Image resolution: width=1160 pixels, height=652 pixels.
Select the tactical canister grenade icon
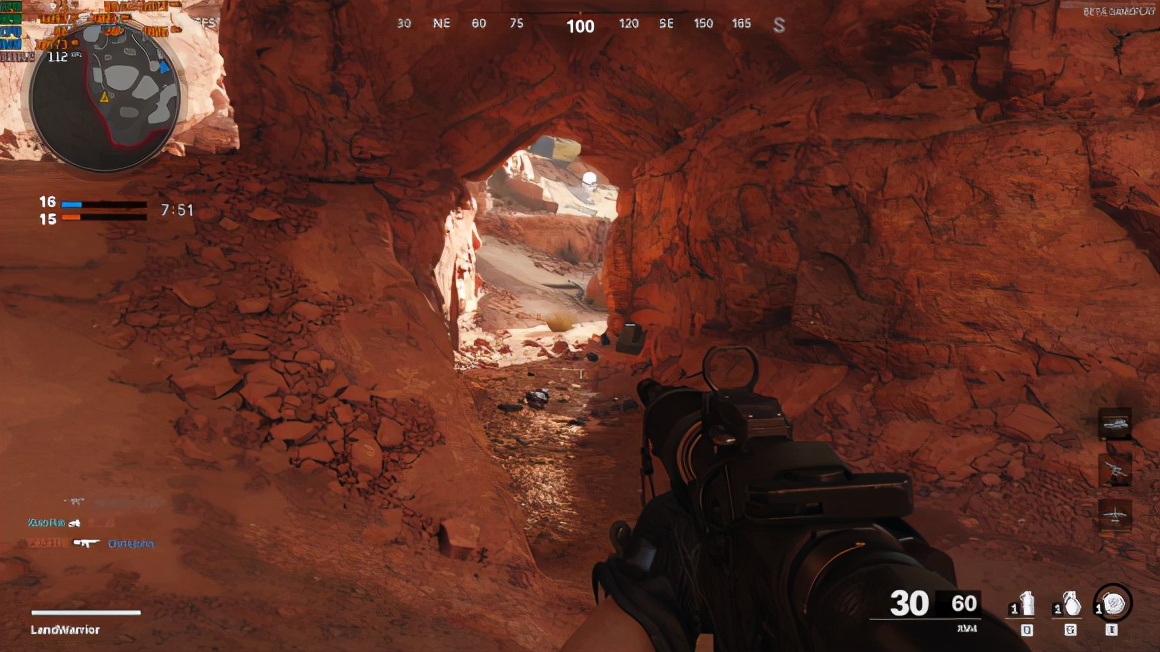(1028, 604)
